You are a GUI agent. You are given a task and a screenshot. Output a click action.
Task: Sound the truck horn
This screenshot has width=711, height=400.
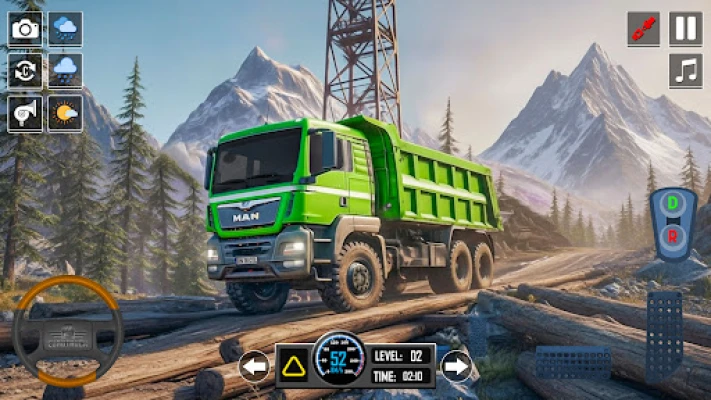24,113
